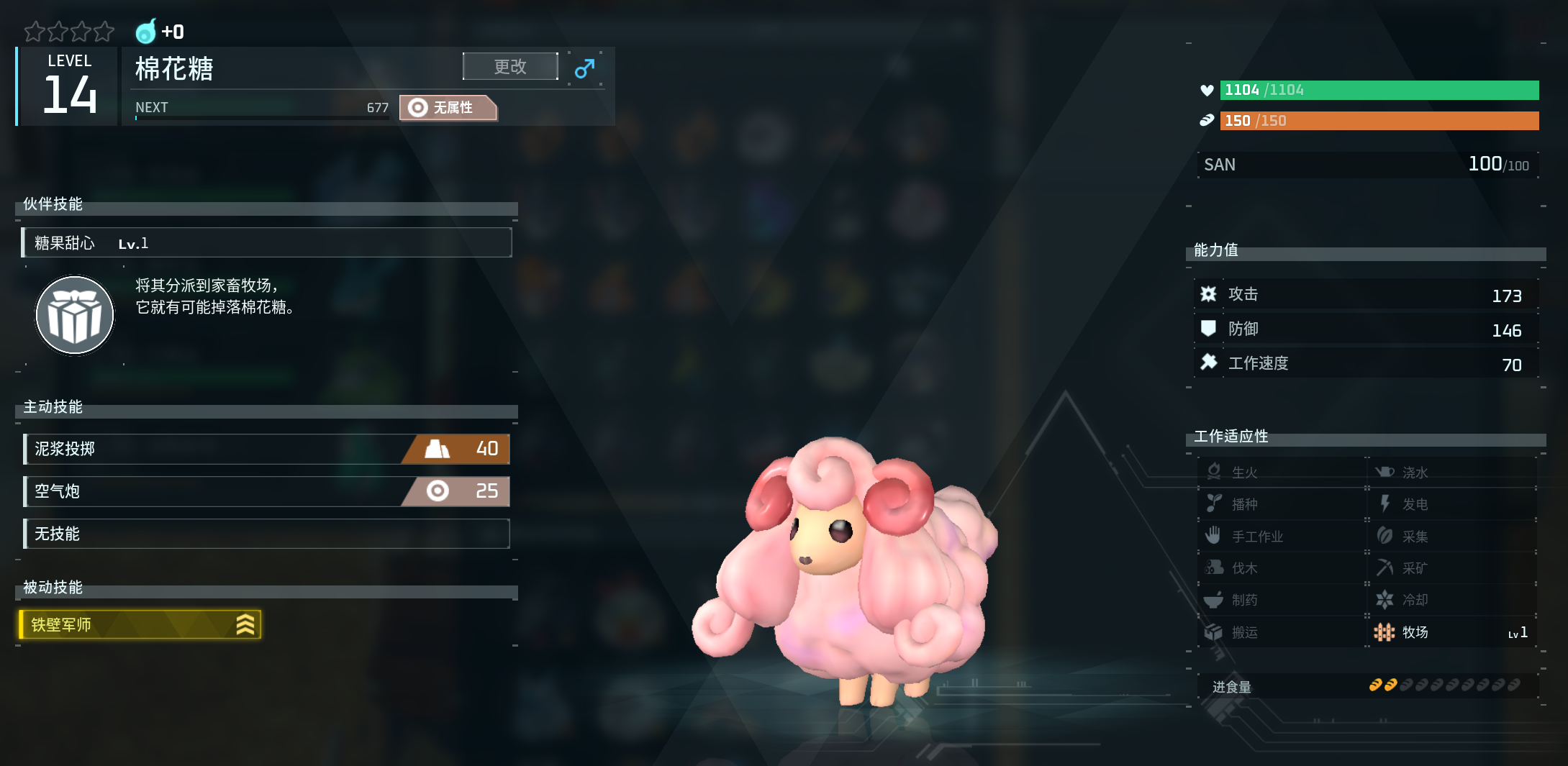The height and width of the screenshot is (766, 1568).
Task: Open the 糖果甜心 partner skill row
Action: tap(266, 243)
